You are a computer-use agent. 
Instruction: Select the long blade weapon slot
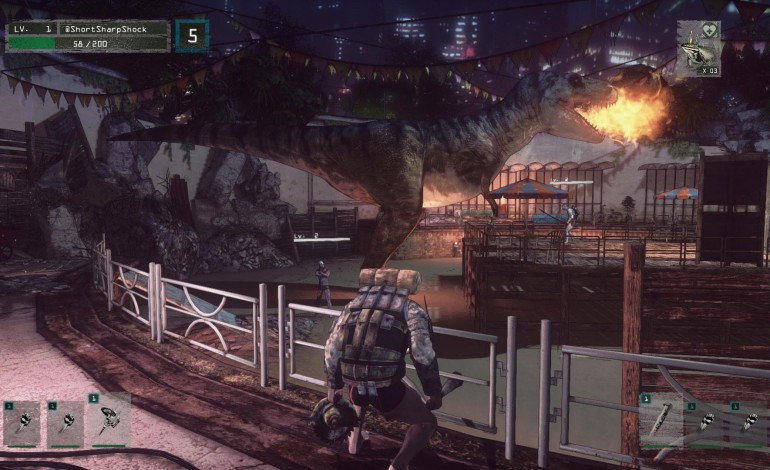(660, 420)
